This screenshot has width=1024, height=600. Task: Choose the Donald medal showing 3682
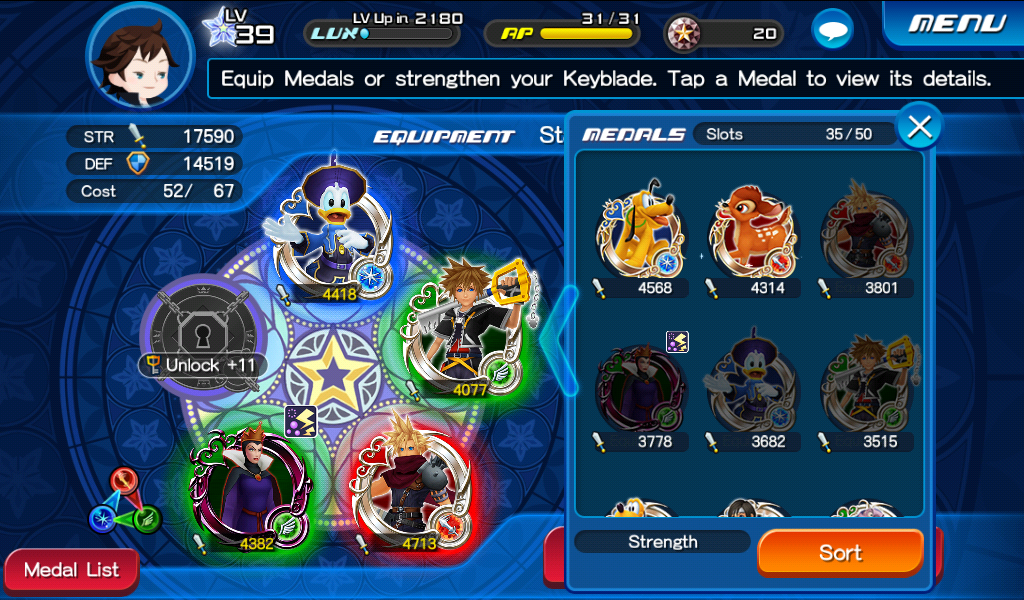pyautogui.click(x=753, y=390)
